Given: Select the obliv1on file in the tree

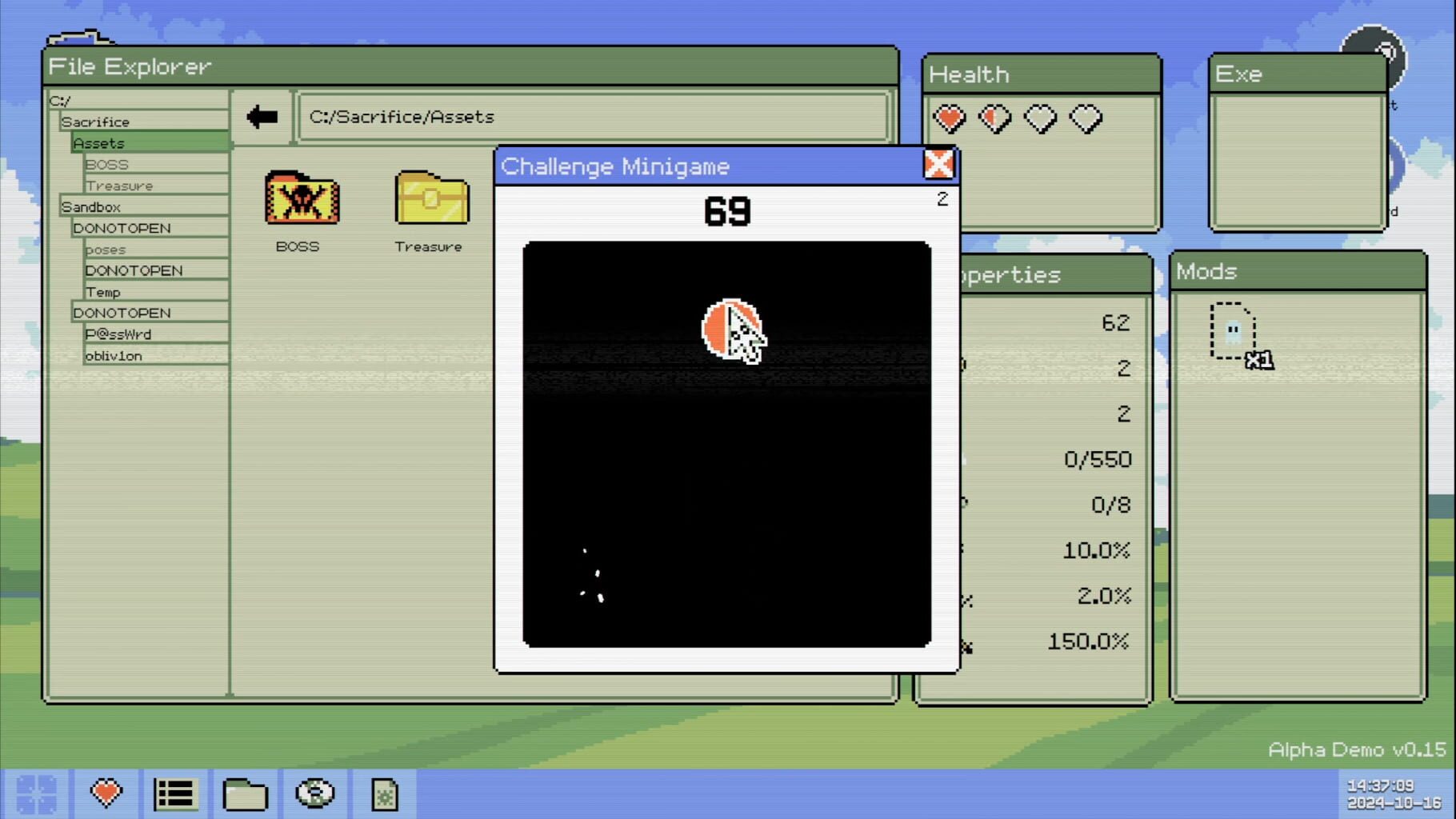Looking at the screenshot, I should pyautogui.click(x=114, y=355).
